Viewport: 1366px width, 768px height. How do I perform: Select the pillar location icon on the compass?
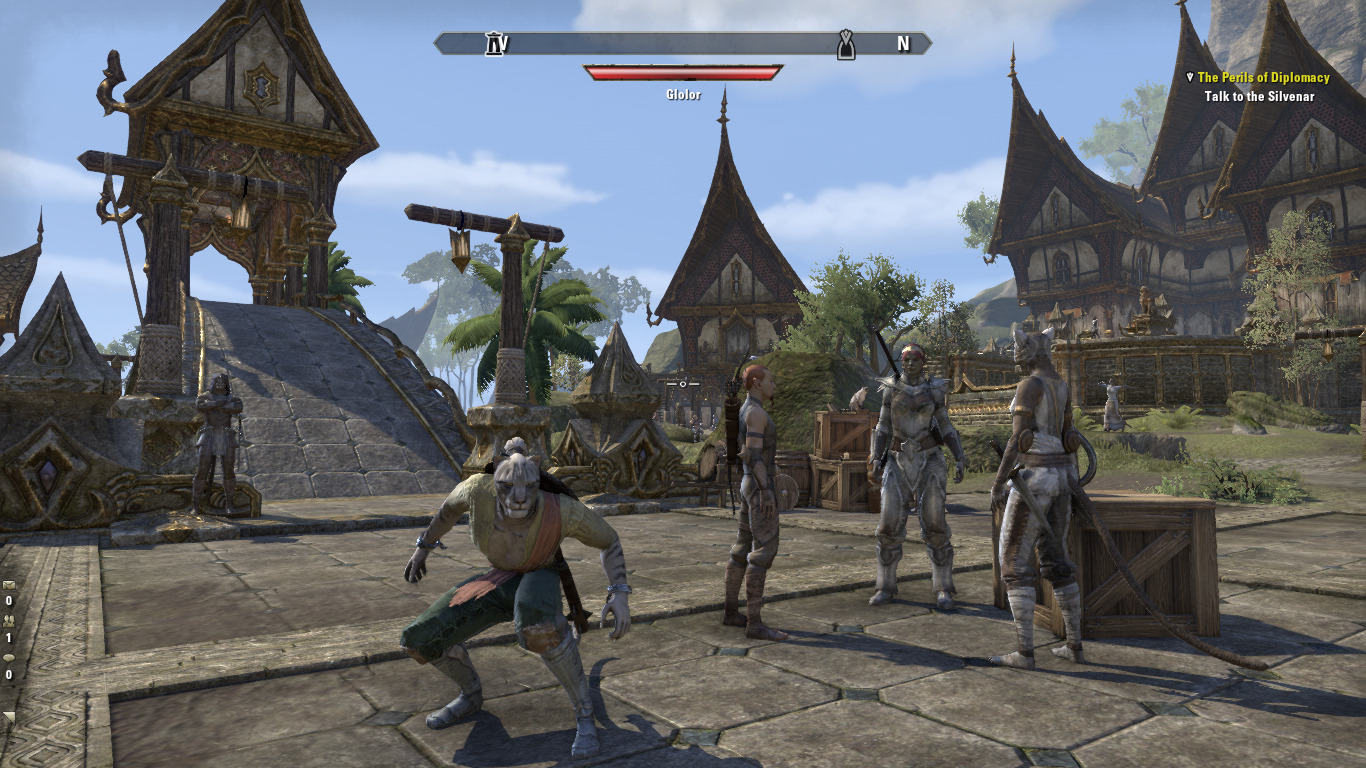495,44
